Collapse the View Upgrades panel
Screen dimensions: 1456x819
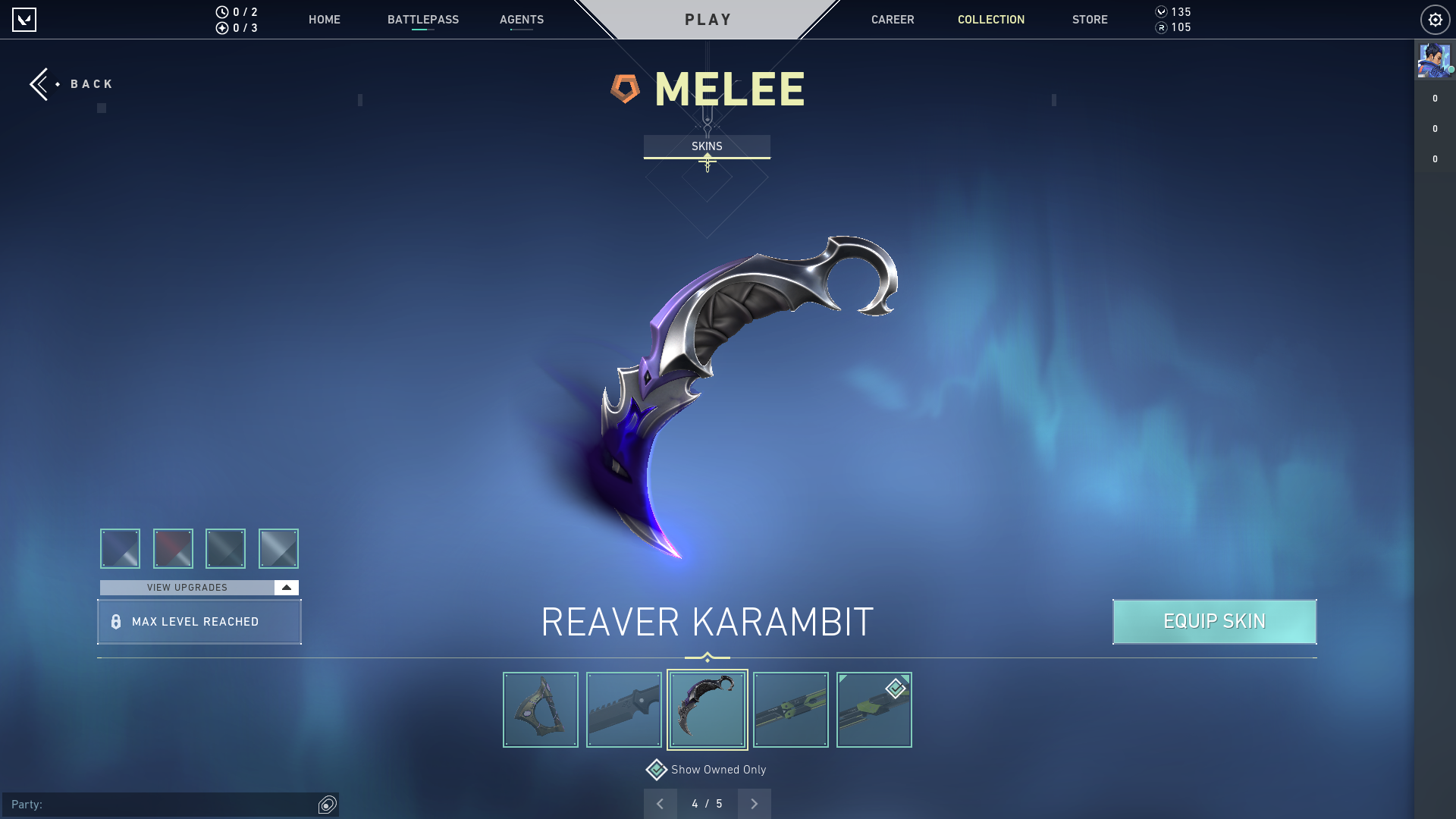click(285, 587)
